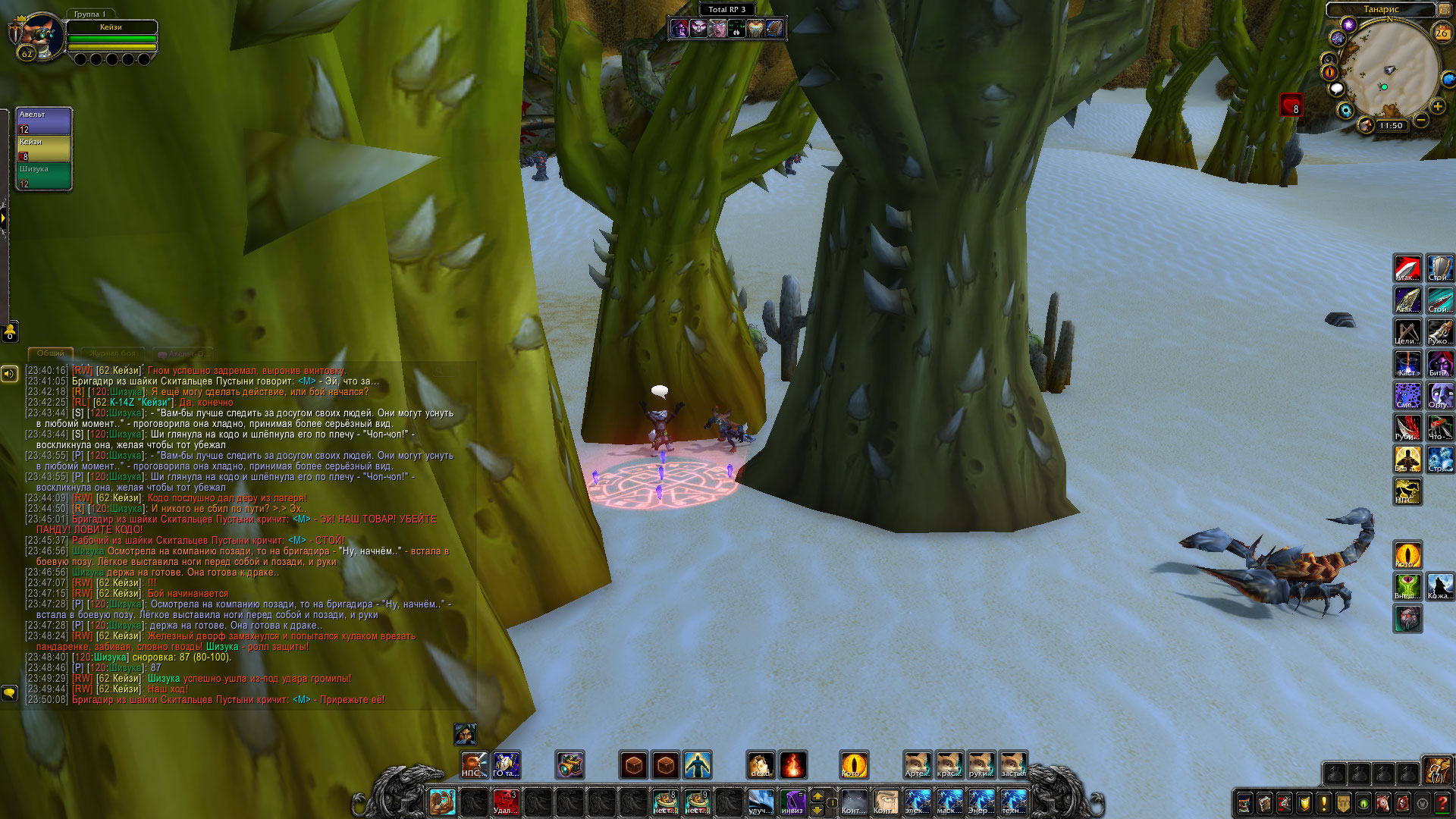Open the mounts collection horse button

pyautogui.click(x=1383, y=802)
